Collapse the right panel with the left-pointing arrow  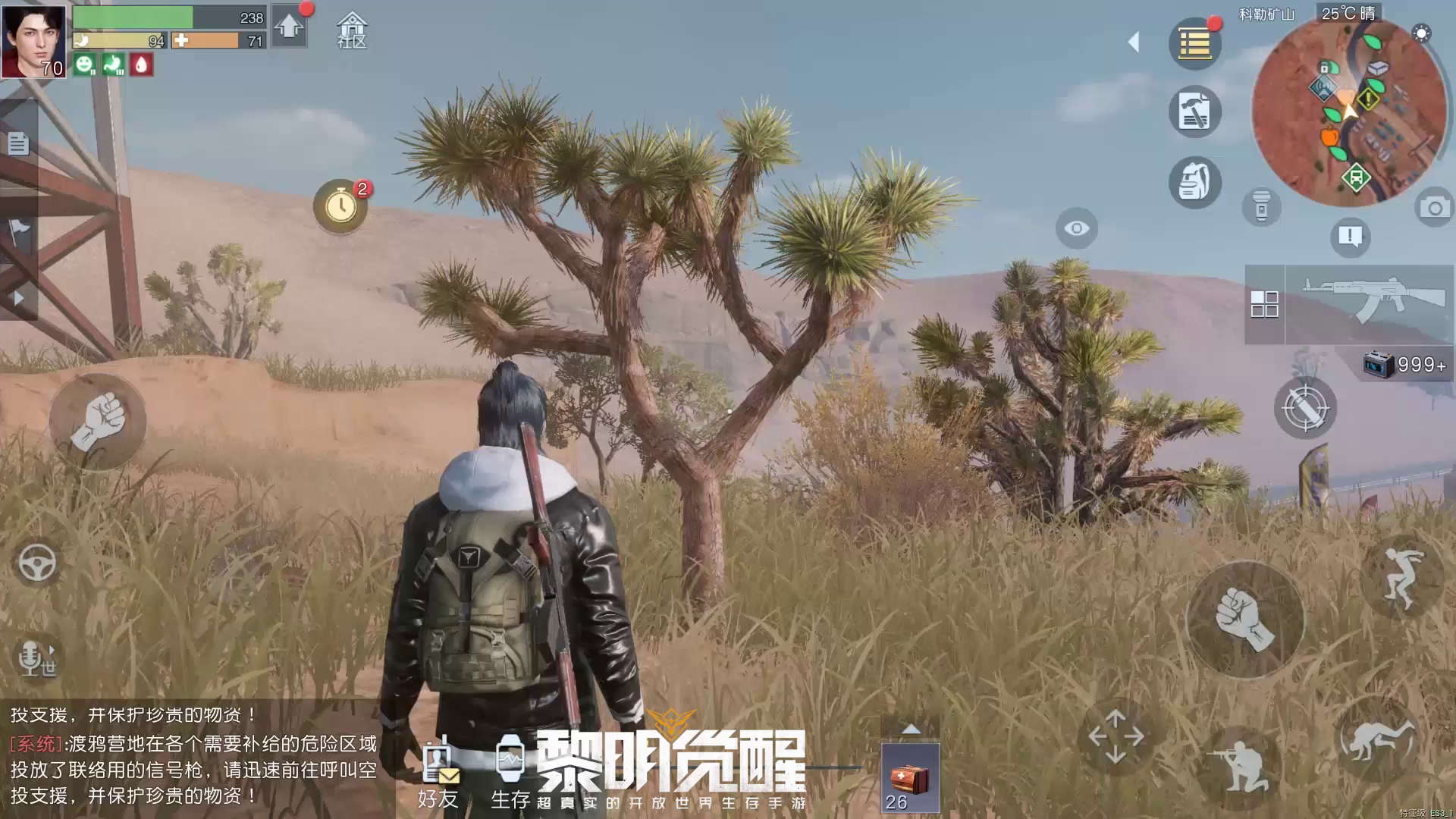pyautogui.click(x=1133, y=43)
